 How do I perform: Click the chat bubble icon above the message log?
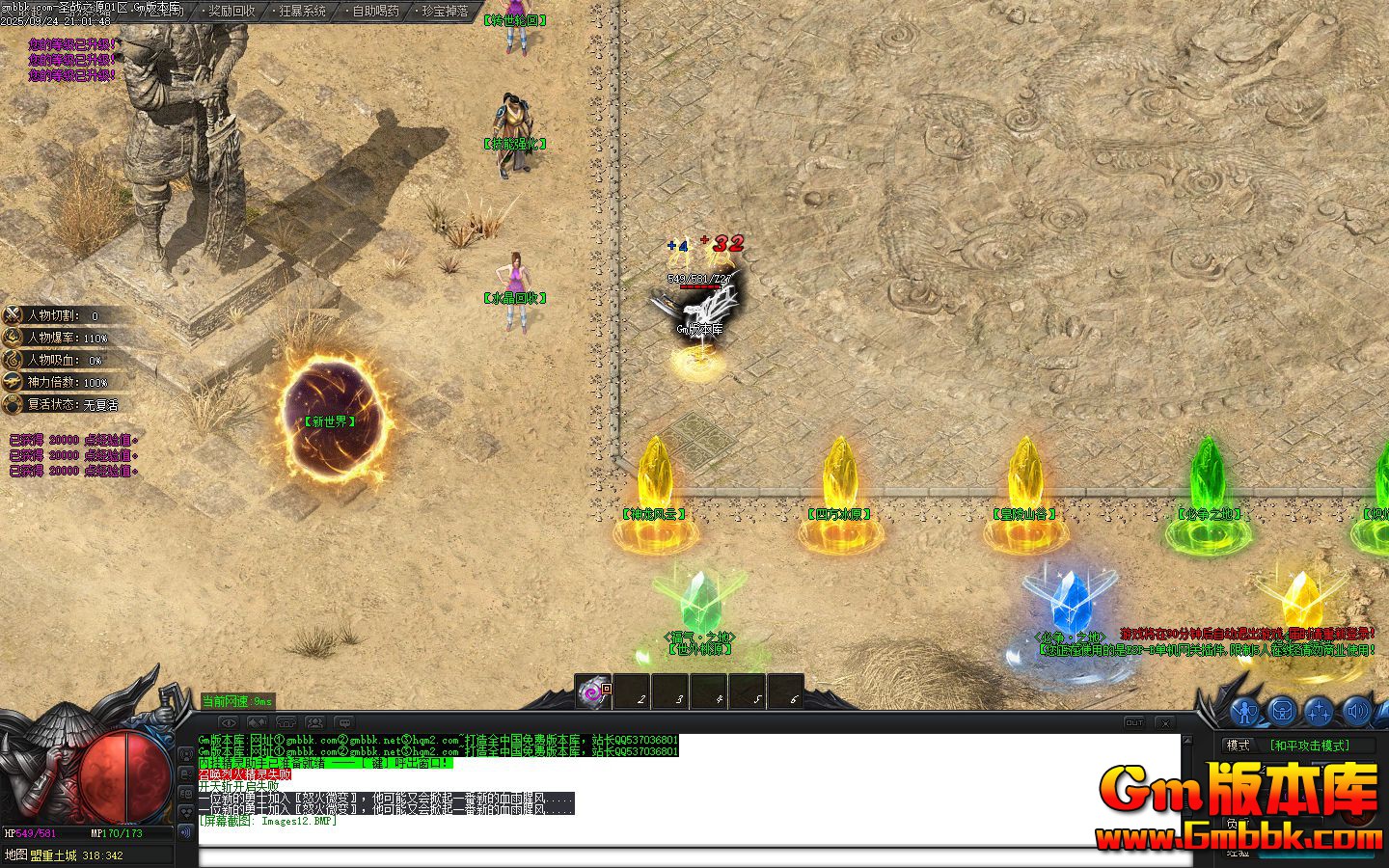[342, 721]
